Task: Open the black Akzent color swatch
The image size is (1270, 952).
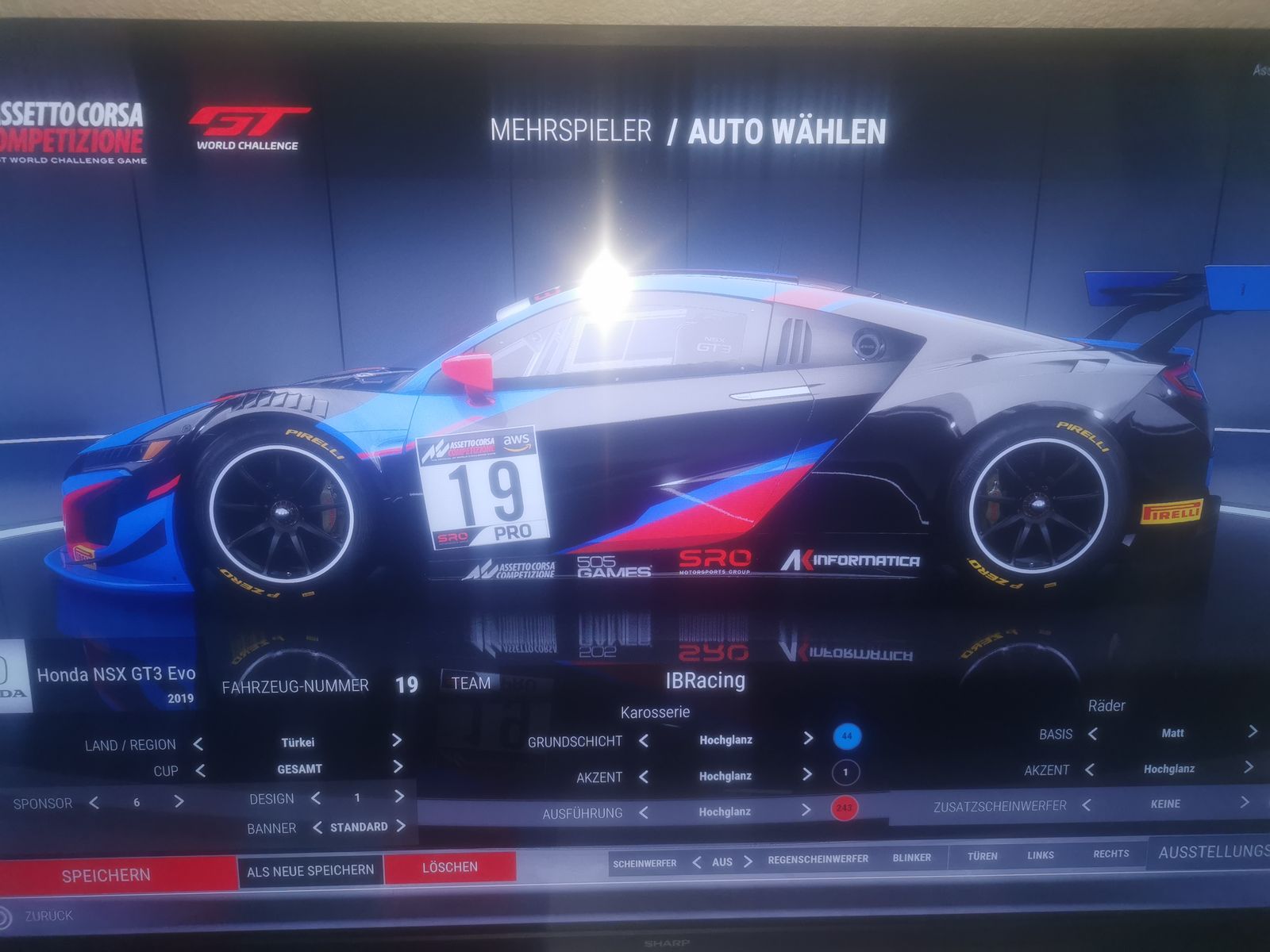Action: click(845, 772)
